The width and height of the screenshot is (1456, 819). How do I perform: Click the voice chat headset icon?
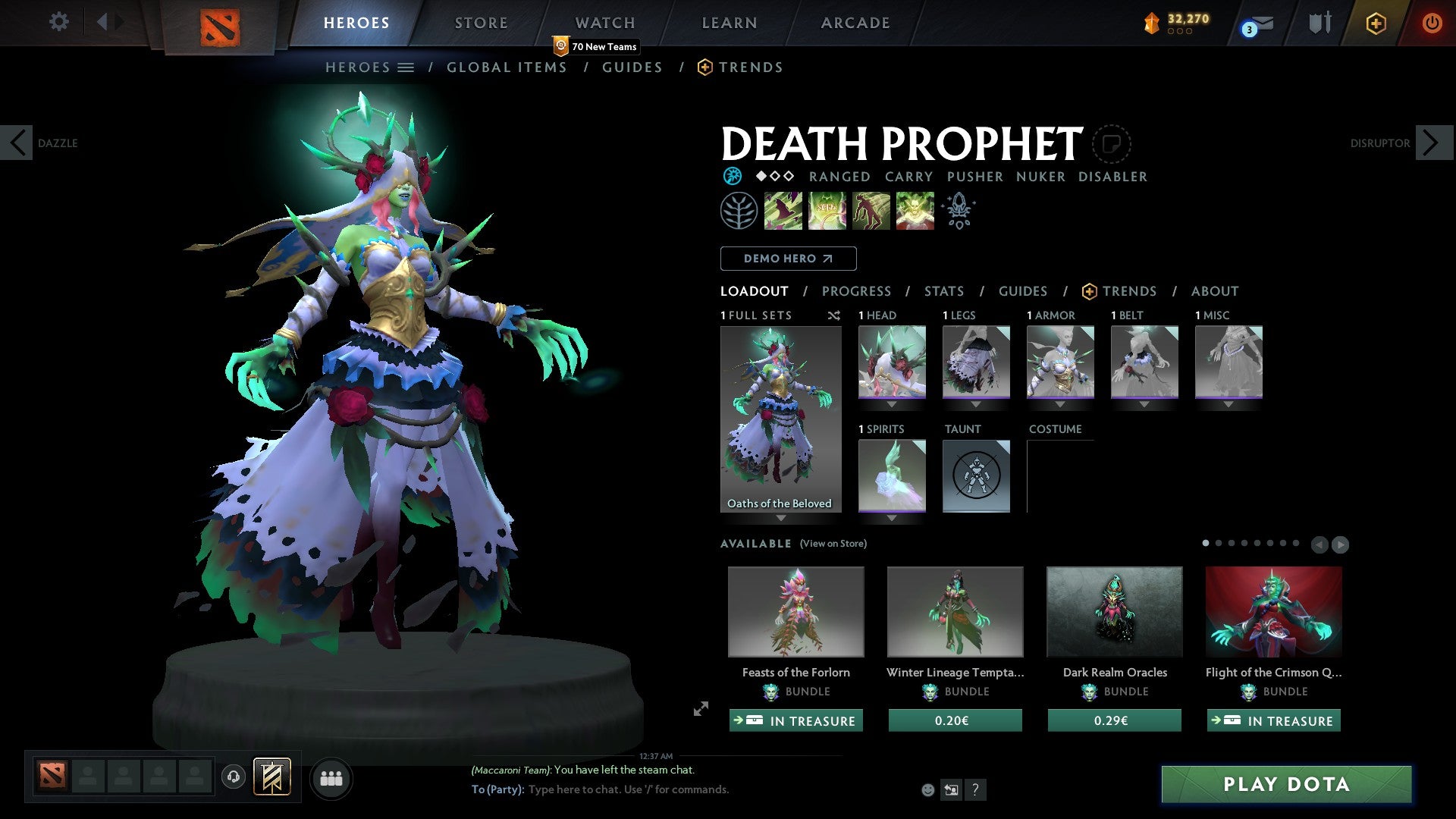click(x=233, y=777)
